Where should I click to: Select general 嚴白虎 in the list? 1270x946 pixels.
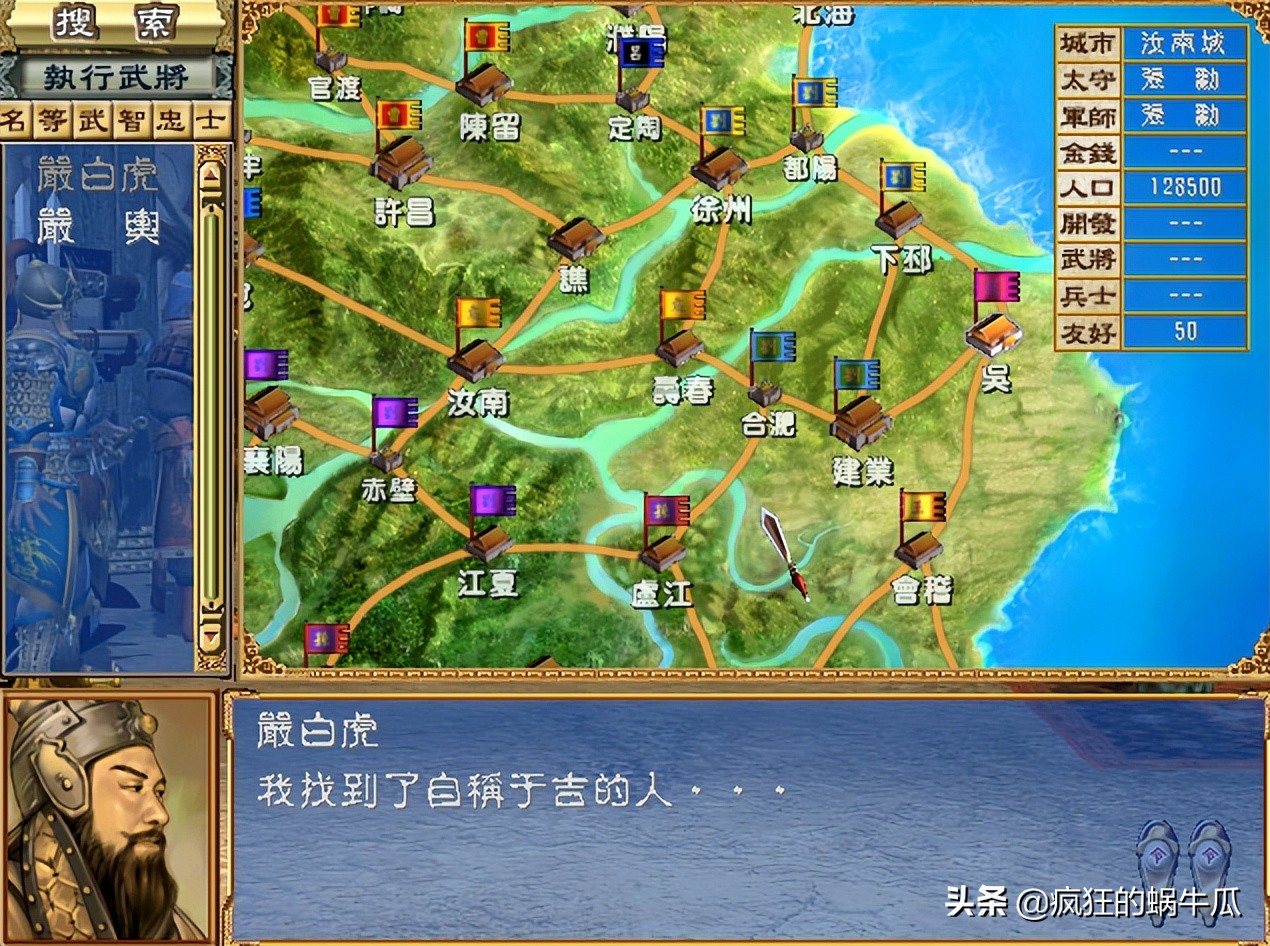click(x=97, y=176)
